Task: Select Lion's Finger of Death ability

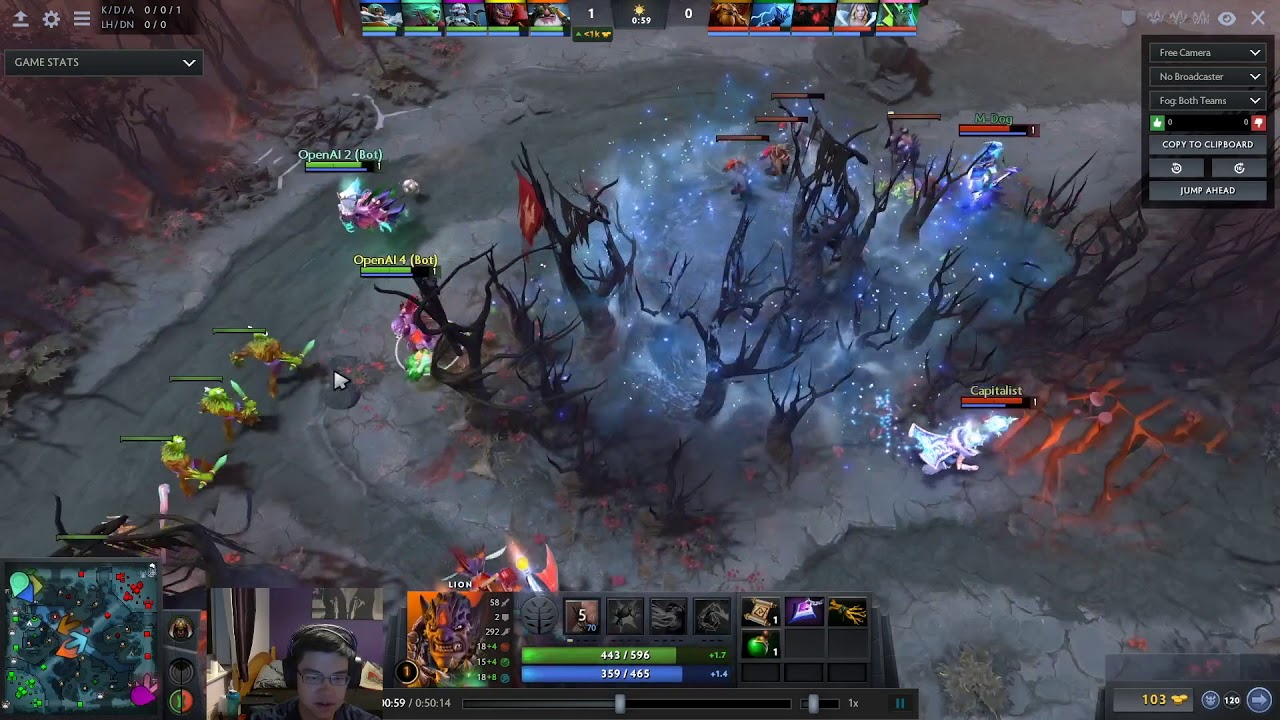Action: coord(712,616)
